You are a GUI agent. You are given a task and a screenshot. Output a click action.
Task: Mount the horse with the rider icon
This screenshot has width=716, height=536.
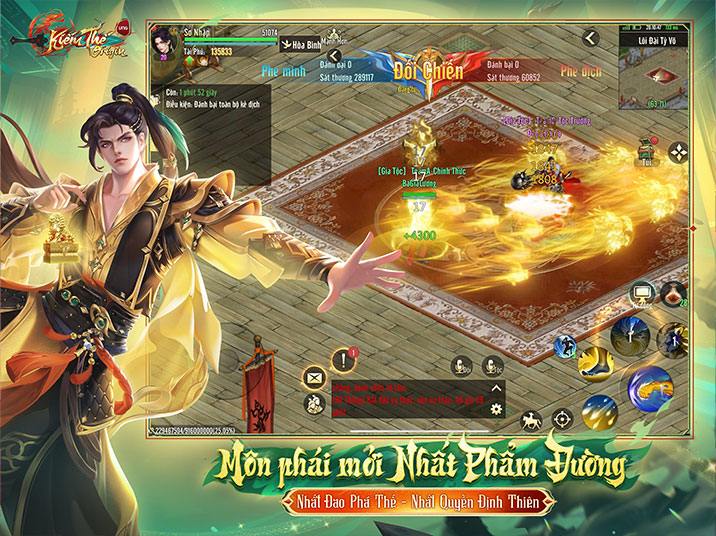pos(533,418)
